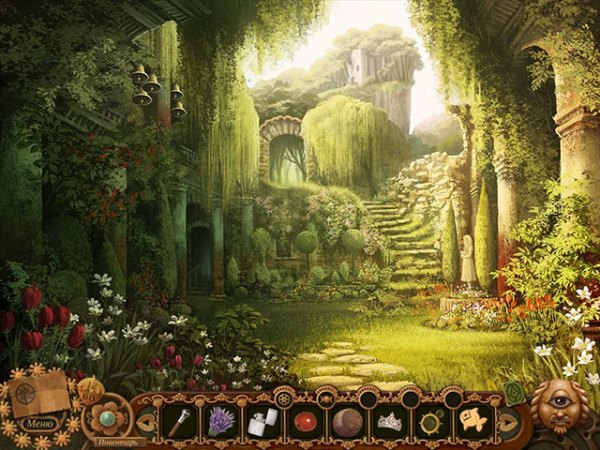Select the lavender bunch in inventory
Viewport: 600px width, 450px height.
218,419
